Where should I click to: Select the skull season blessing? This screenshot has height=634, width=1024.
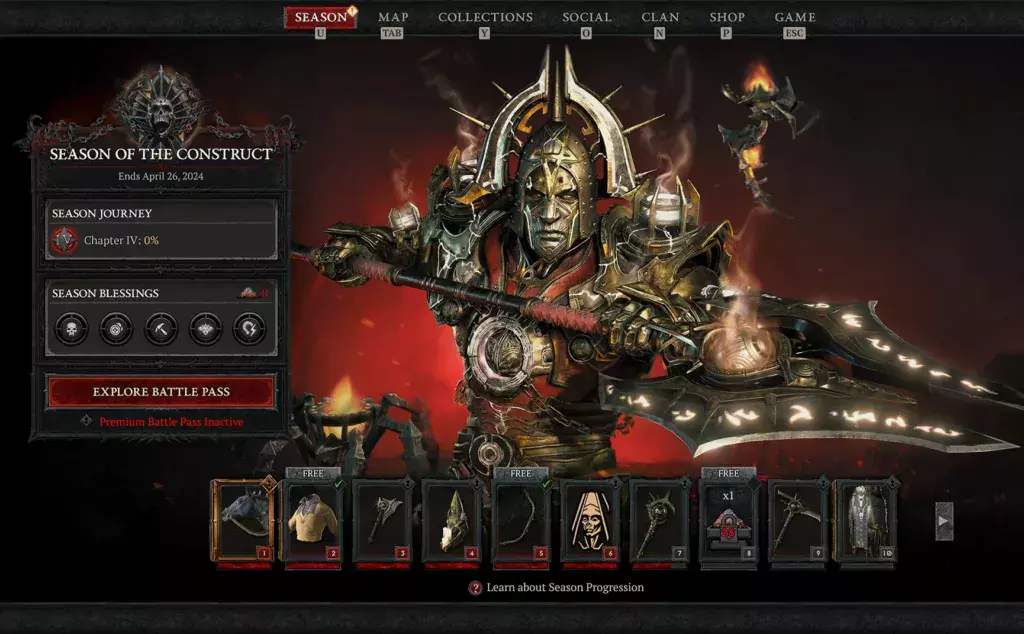70,328
